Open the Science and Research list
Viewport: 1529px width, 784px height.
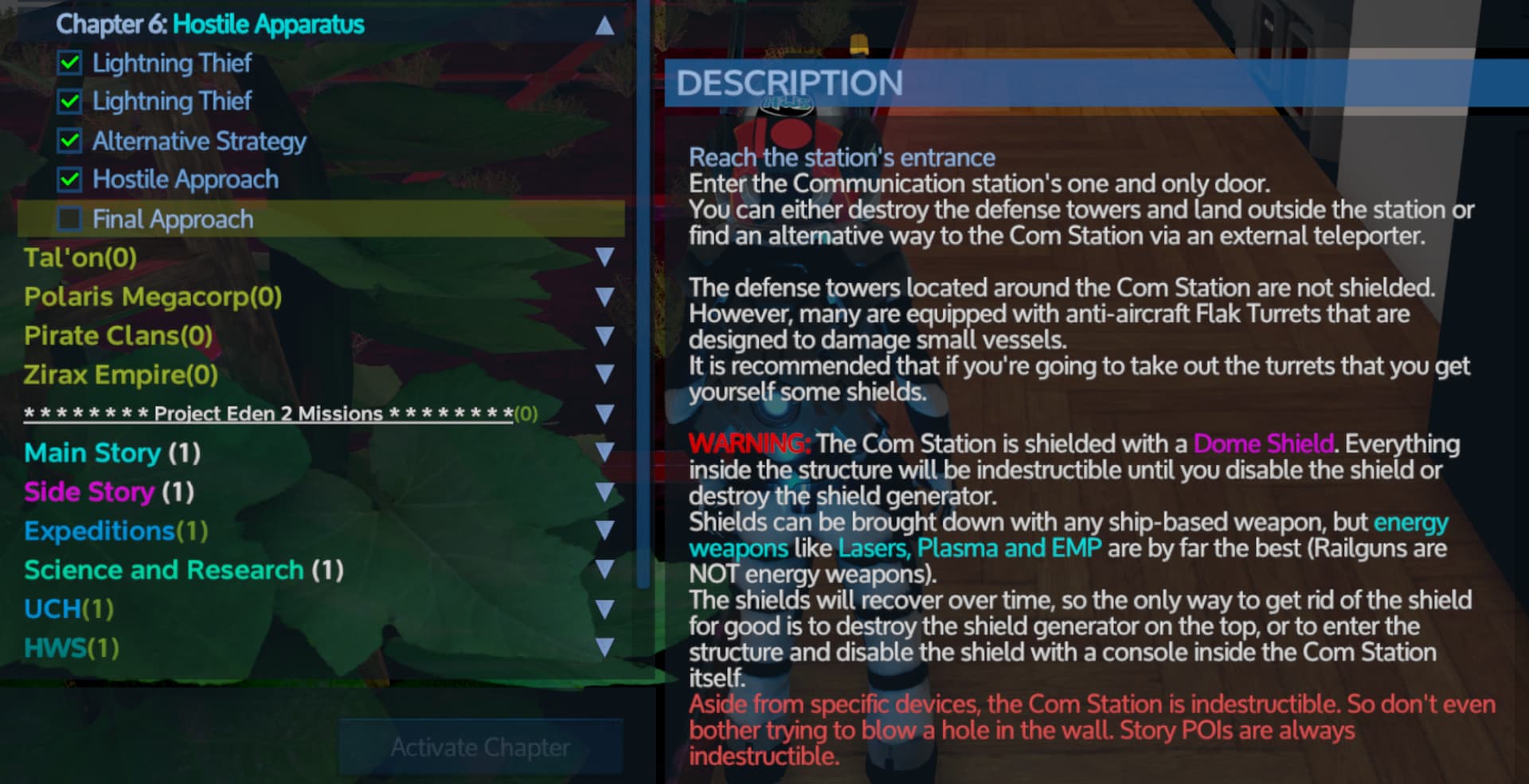click(604, 570)
